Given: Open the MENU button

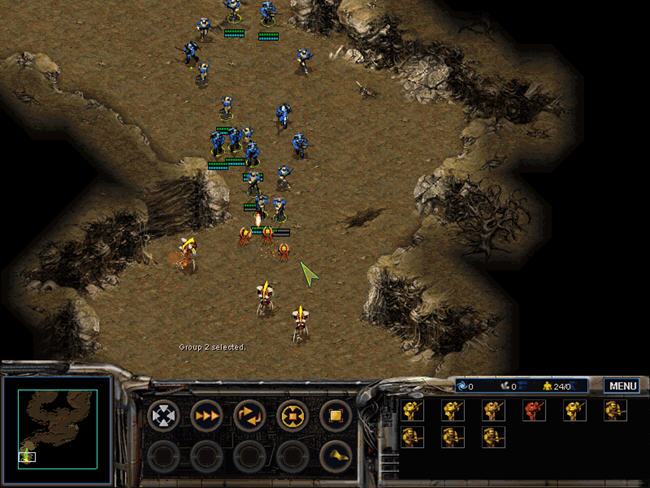Looking at the screenshot, I should pyautogui.click(x=622, y=385).
